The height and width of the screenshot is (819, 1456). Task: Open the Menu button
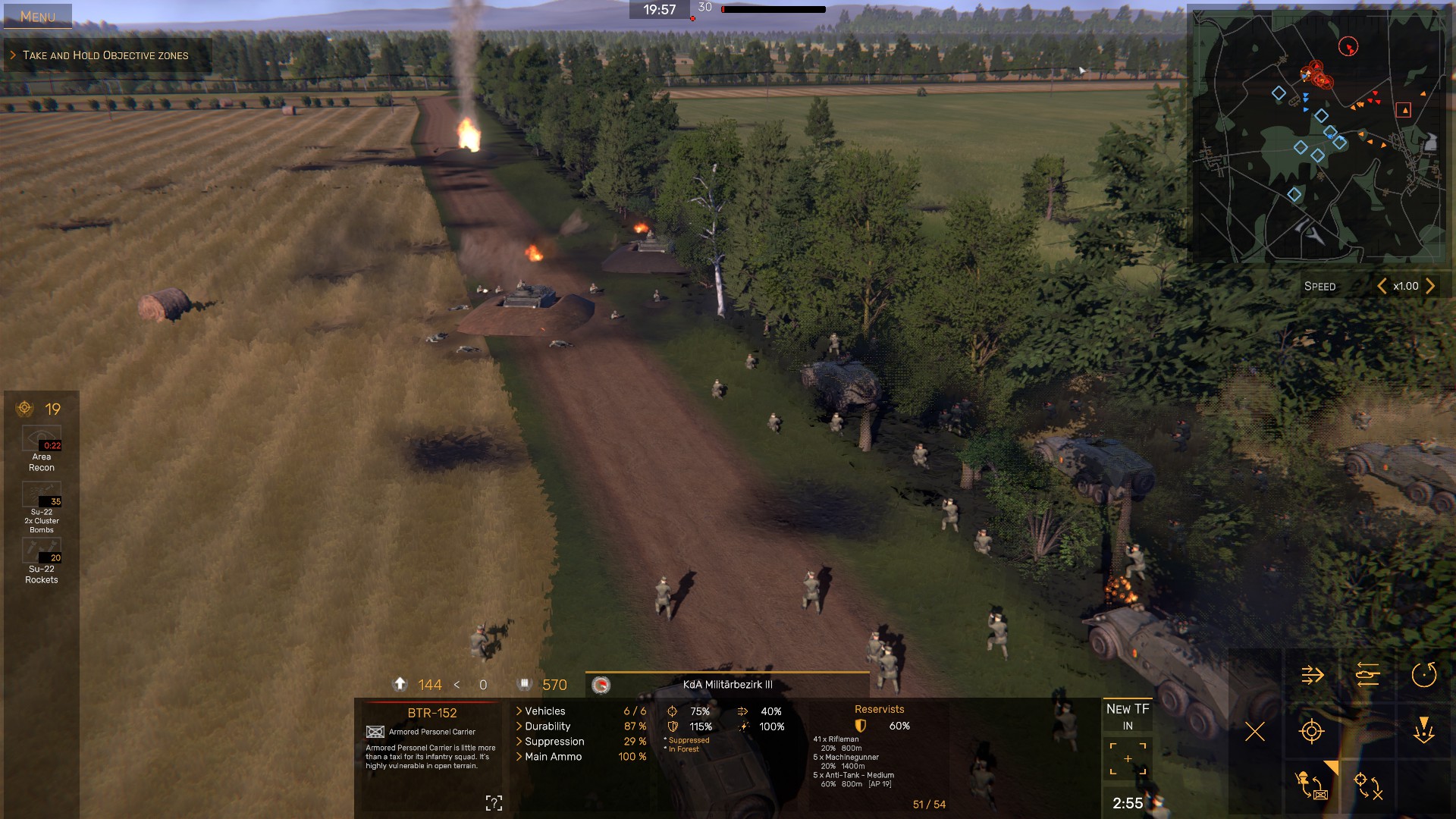[38, 16]
